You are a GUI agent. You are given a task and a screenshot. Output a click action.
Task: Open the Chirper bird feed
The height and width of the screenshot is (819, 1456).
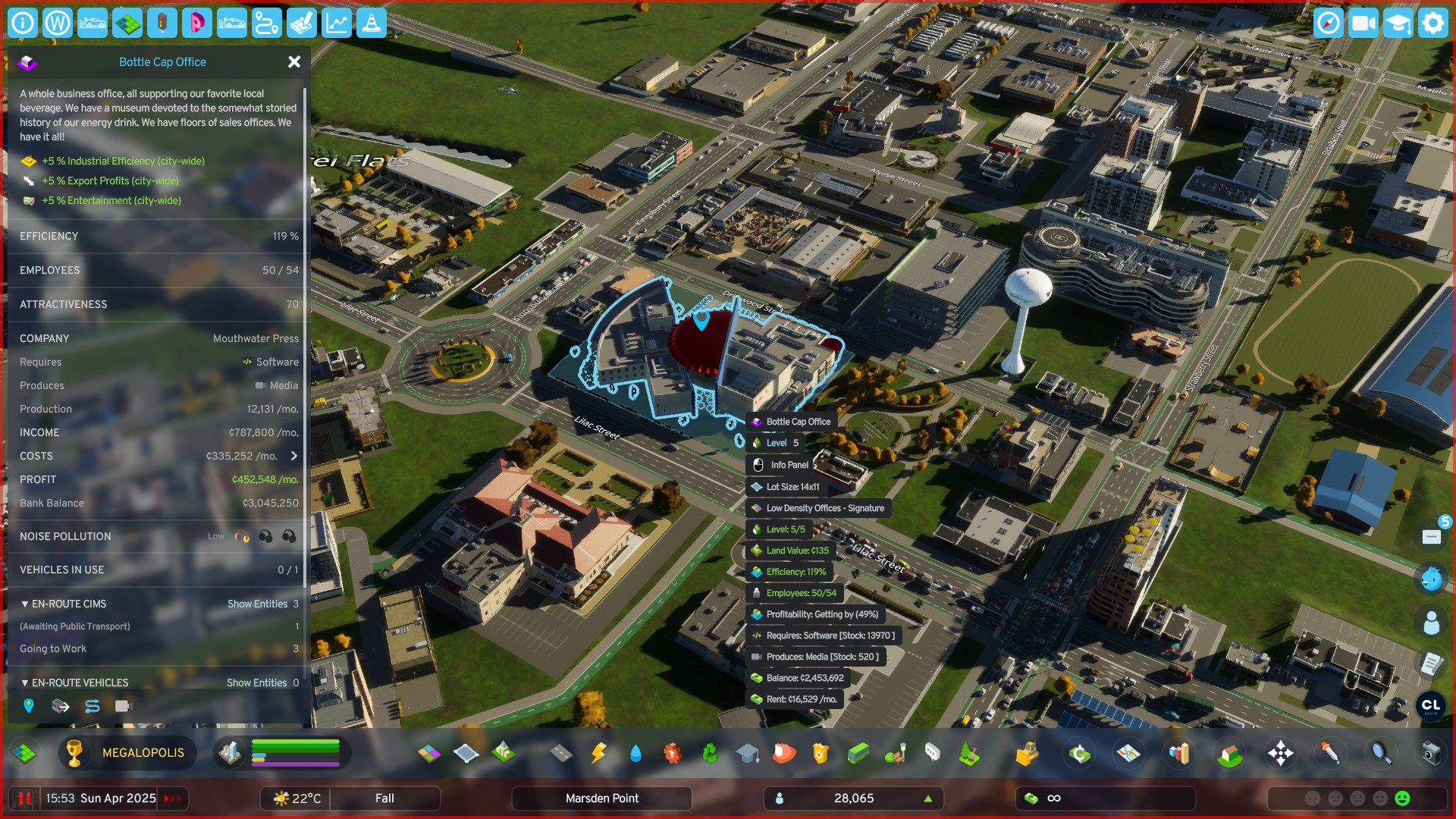1431,579
